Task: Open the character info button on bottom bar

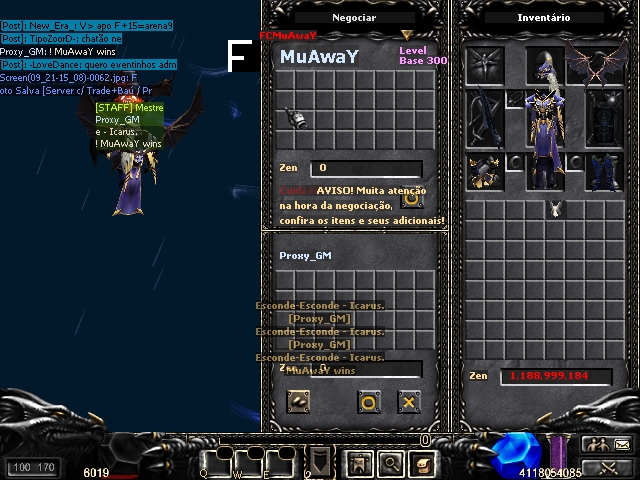Action: click(x=359, y=463)
